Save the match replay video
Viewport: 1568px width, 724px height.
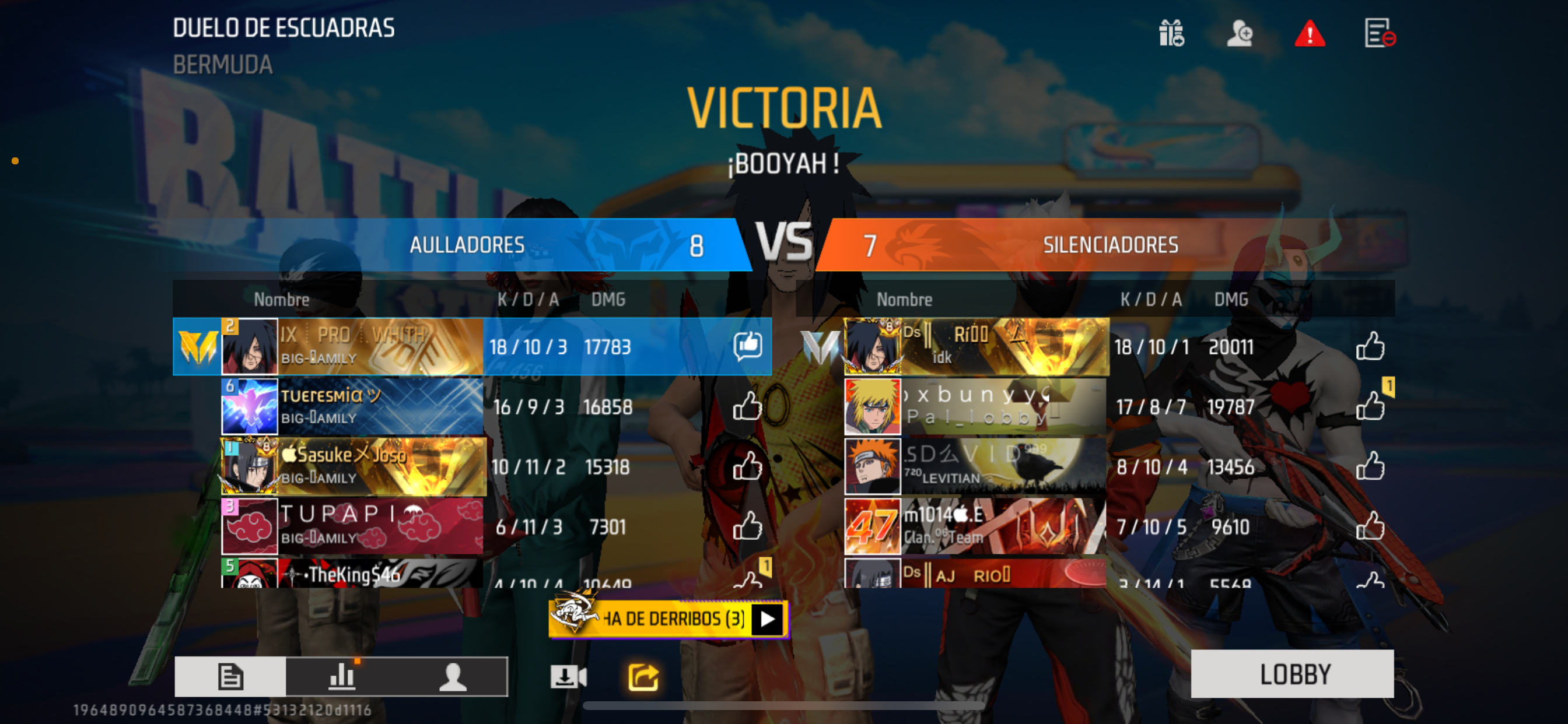click(x=568, y=677)
